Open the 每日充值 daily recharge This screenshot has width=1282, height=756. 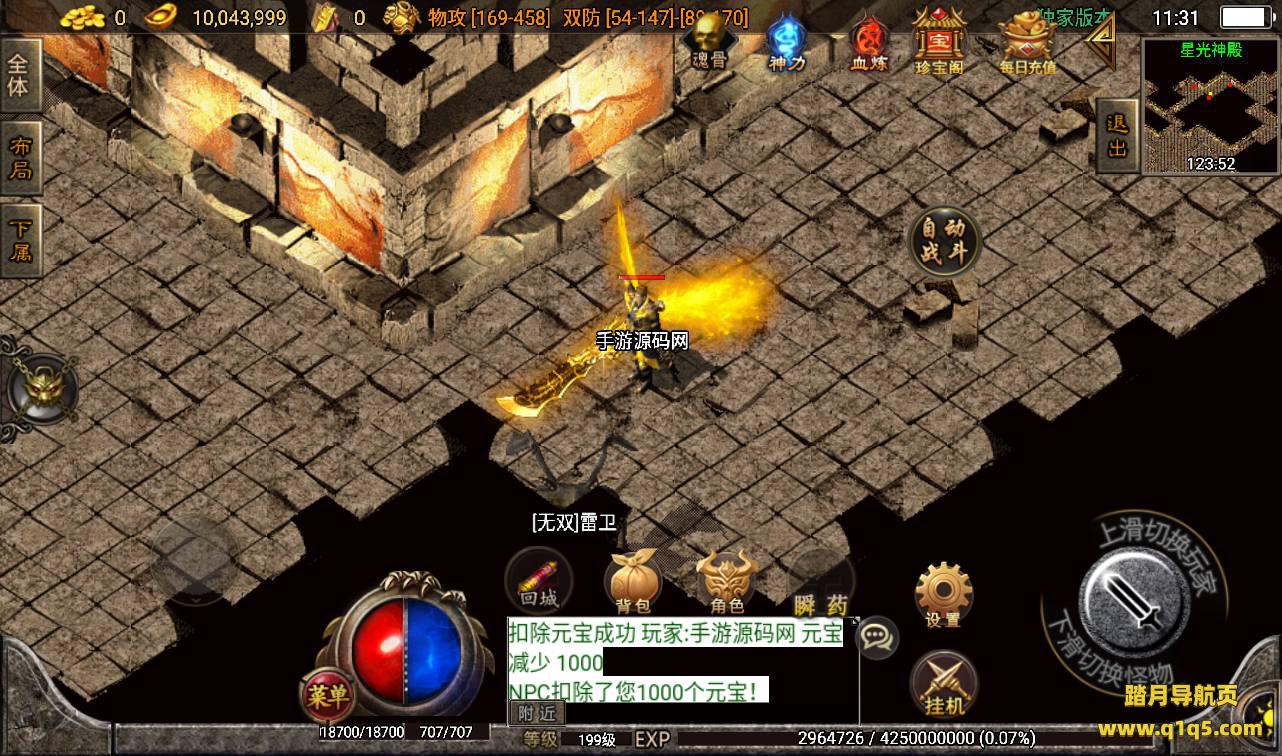(x=1027, y=43)
